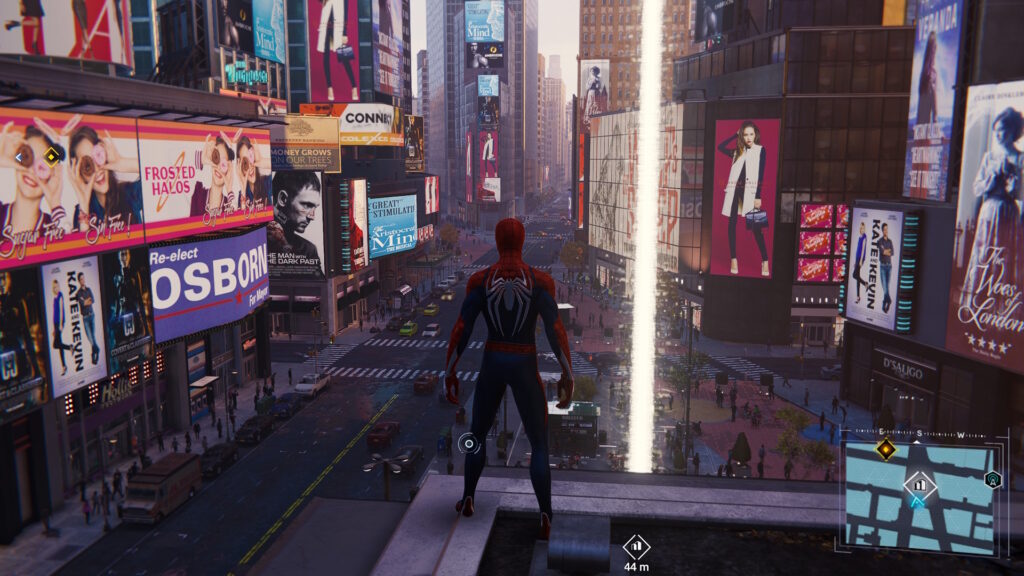Select the white building landmark marker on minimap

919,486
